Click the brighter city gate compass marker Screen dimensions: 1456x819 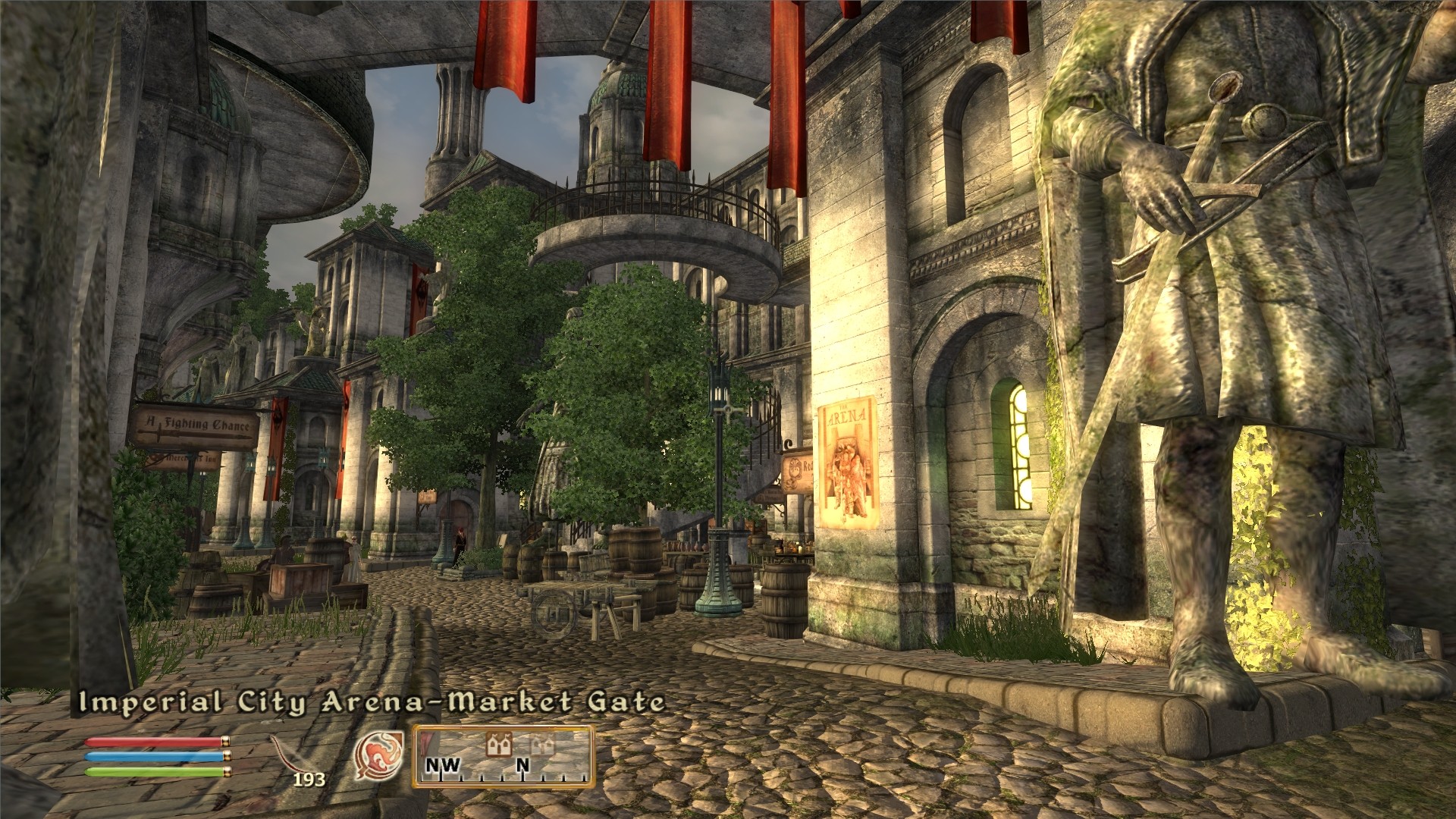click(x=499, y=744)
